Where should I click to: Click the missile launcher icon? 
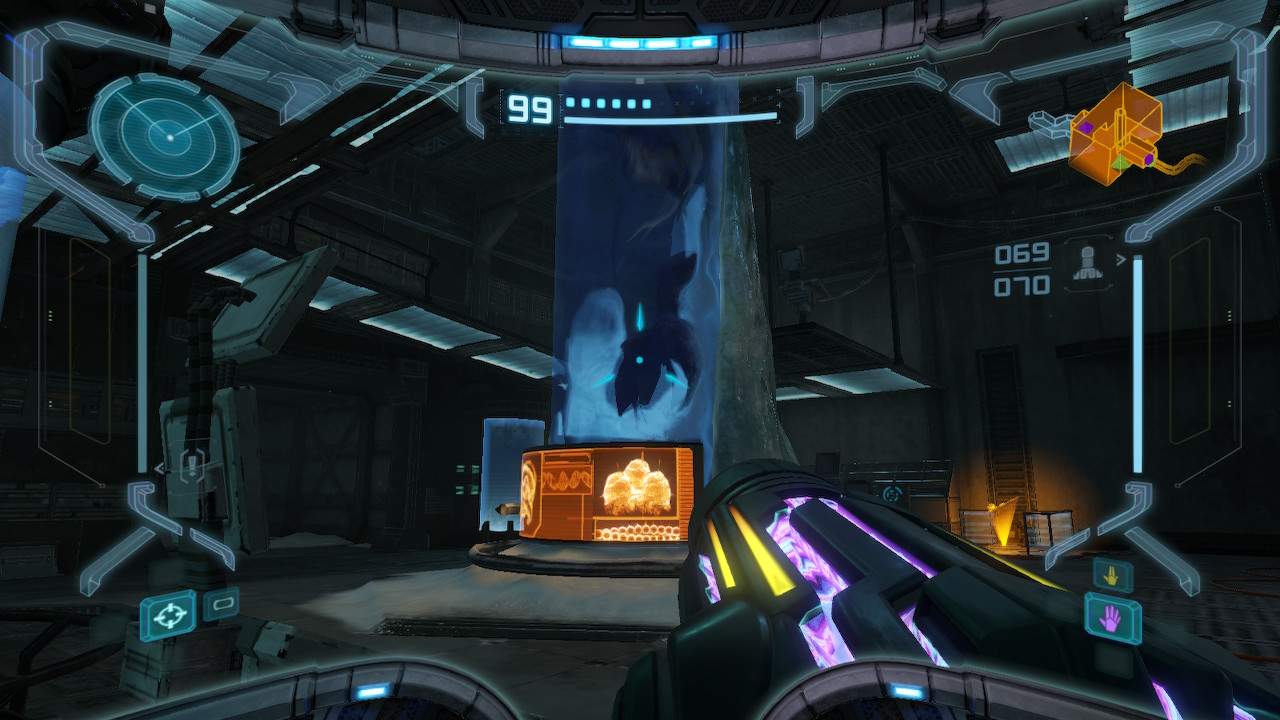(1088, 262)
